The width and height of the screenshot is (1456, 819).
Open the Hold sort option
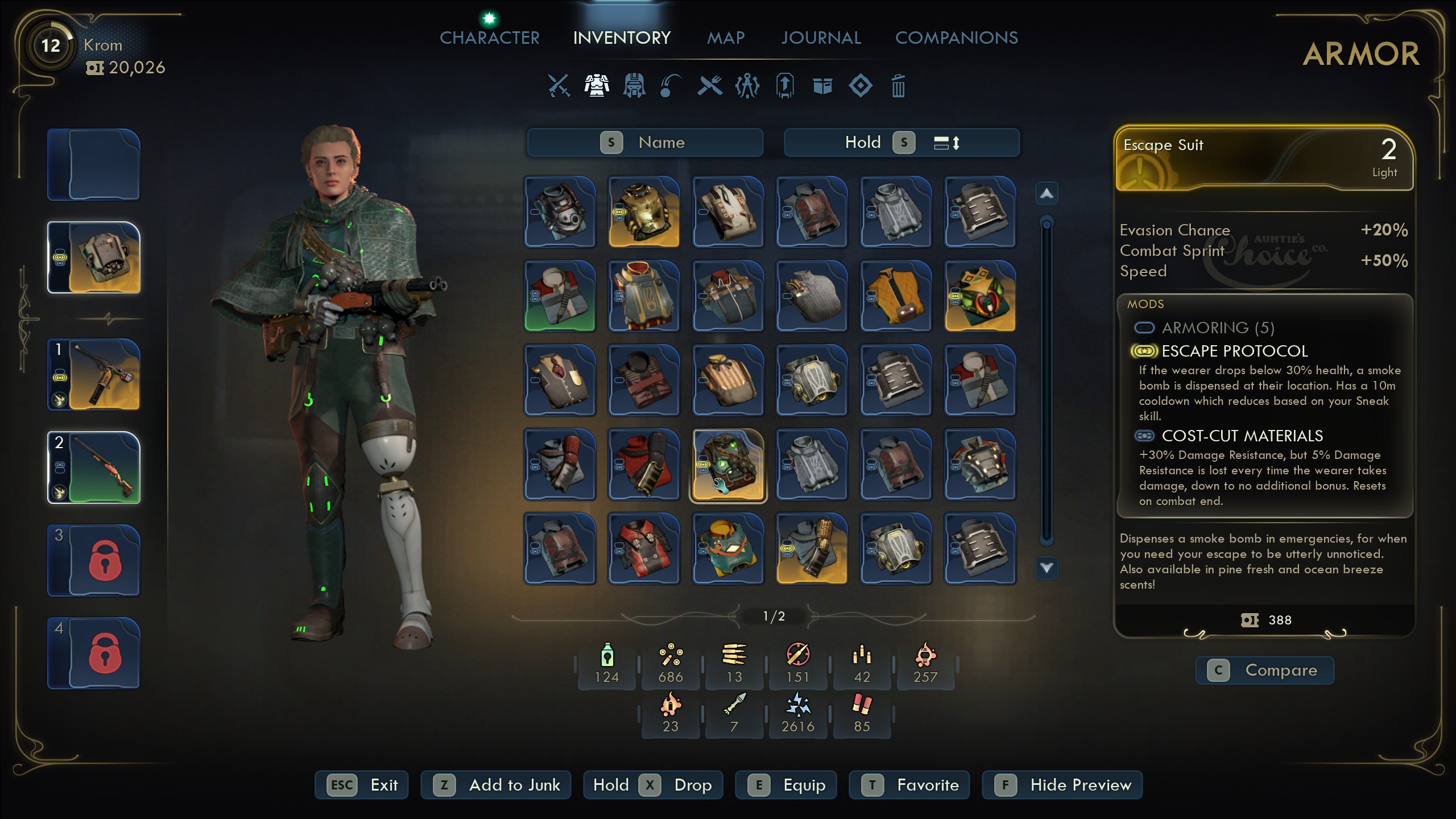click(x=864, y=142)
